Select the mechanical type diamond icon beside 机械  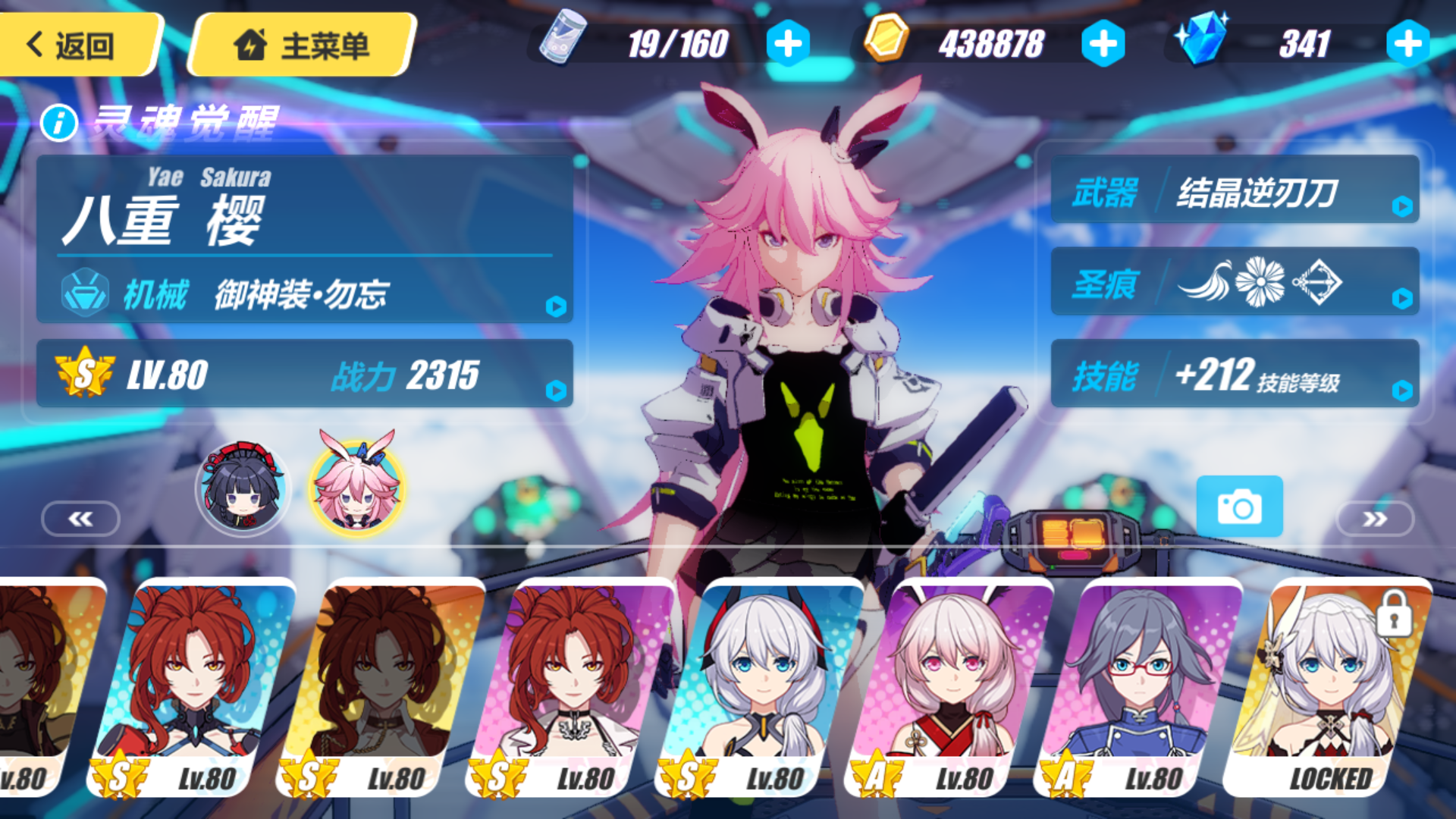[86, 296]
